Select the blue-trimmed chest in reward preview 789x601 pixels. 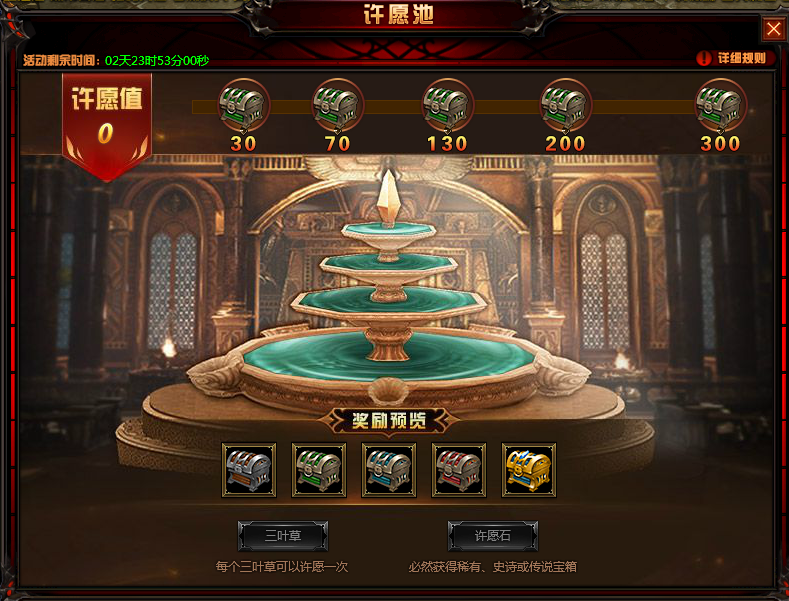click(388, 470)
